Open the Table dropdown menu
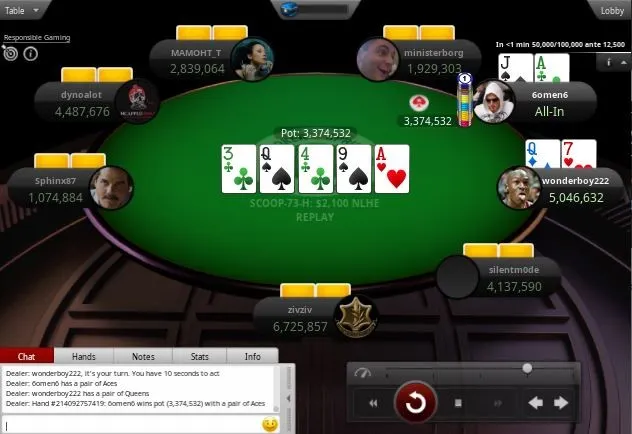The width and height of the screenshot is (632, 434). tap(21, 10)
